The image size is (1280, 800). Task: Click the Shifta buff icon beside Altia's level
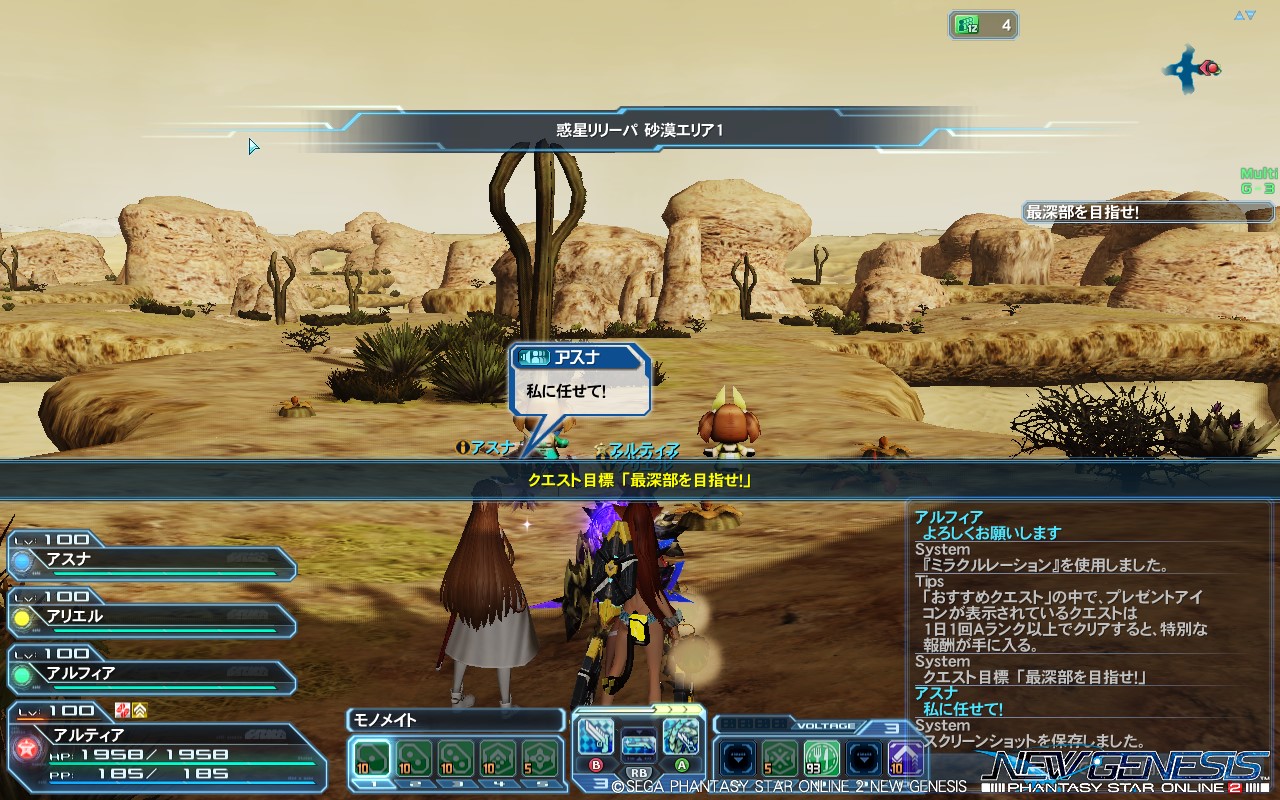[x=141, y=711]
